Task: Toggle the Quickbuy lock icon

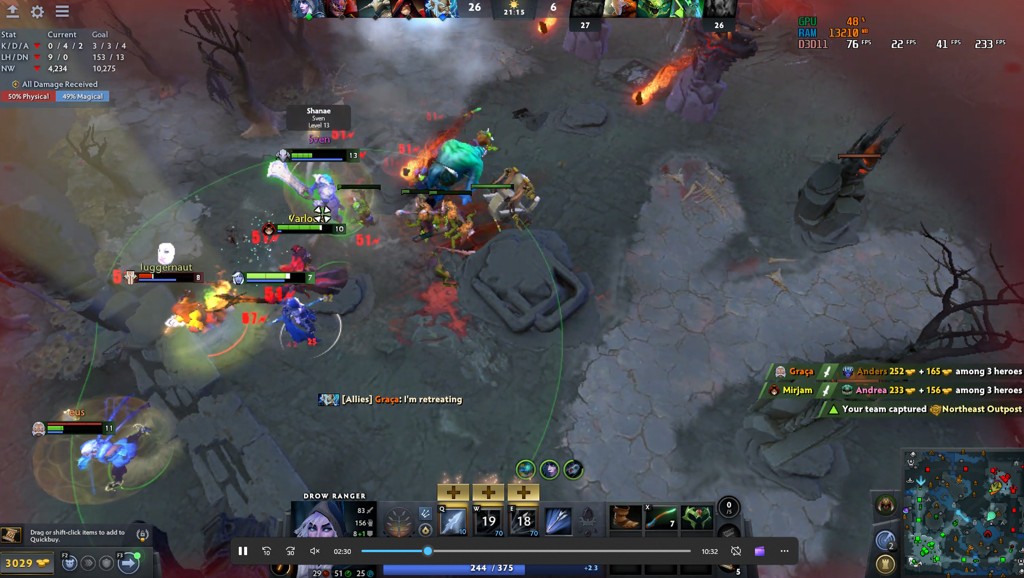Action: [x=142, y=535]
